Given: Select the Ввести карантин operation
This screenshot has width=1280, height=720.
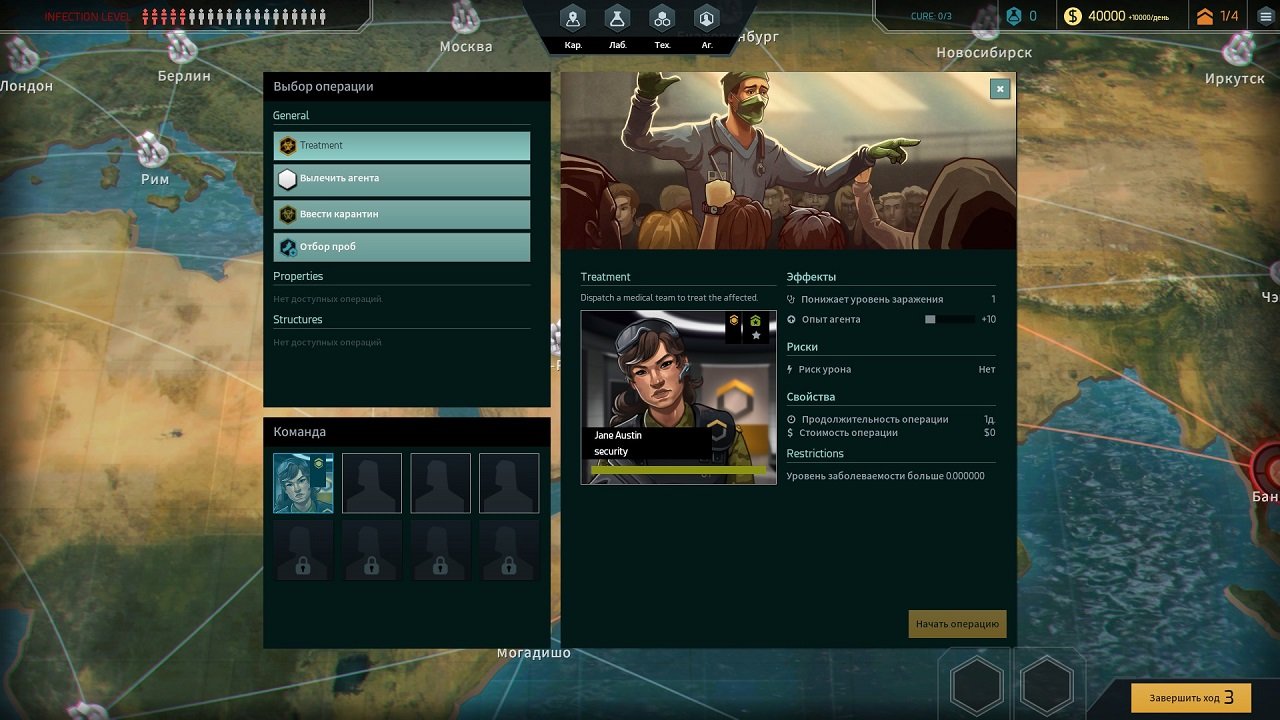Looking at the screenshot, I should [401, 214].
